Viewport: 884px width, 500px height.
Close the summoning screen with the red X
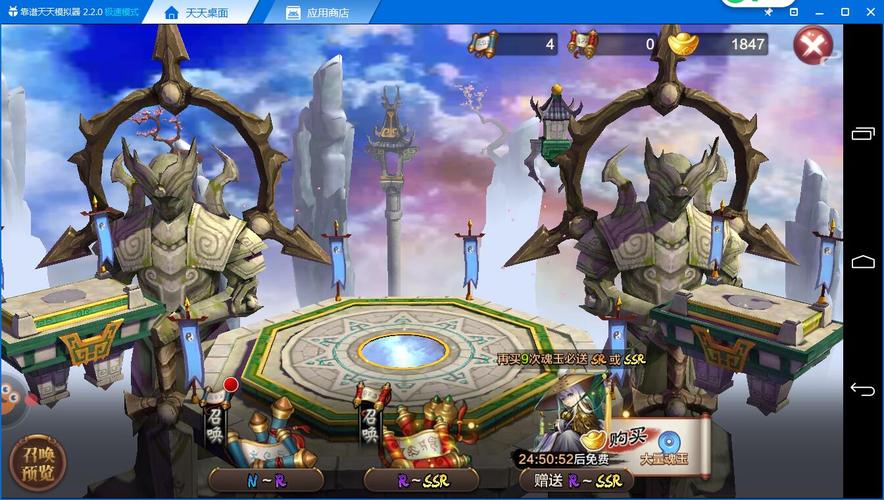pos(813,45)
